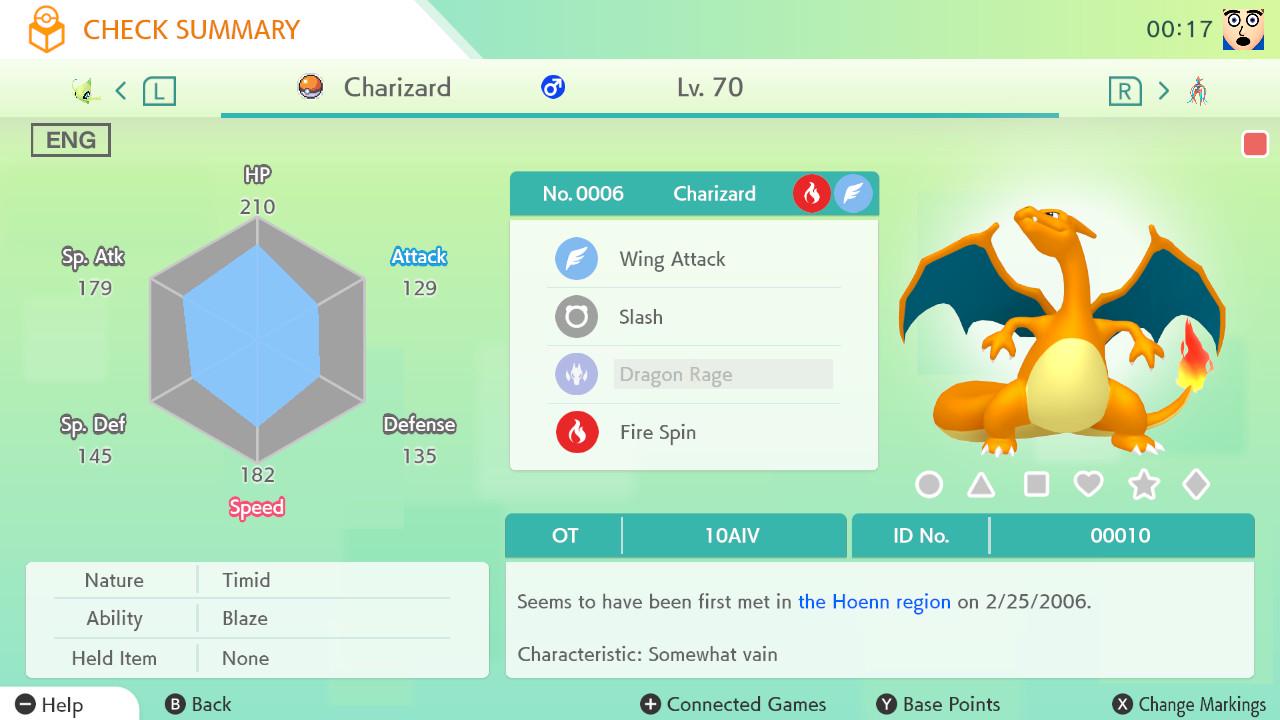This screenshot has height=720, width=1280.
Task: Click the ENG language tag
Action: point(71,140)
